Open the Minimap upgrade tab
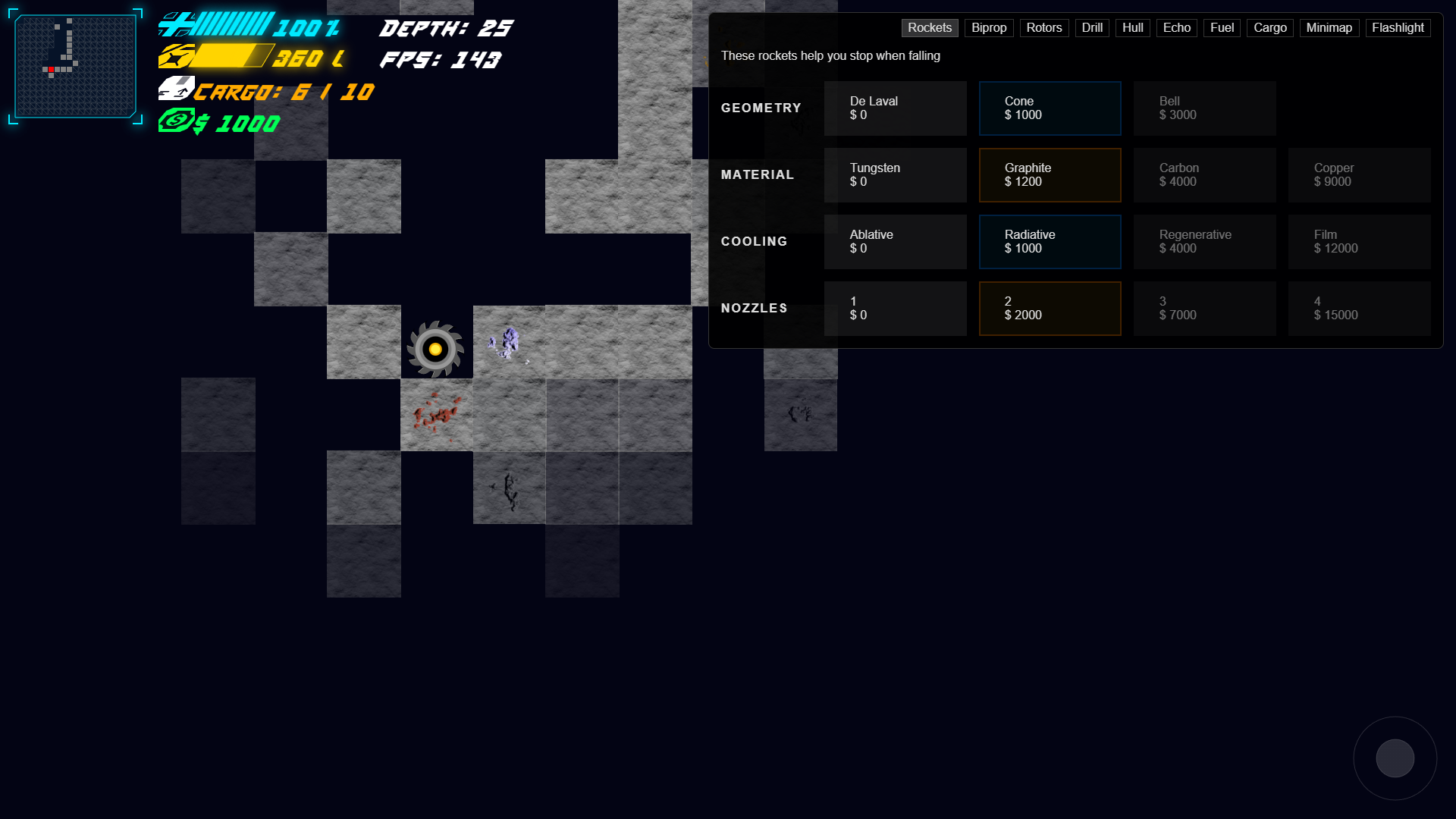 coord(1329,28)
